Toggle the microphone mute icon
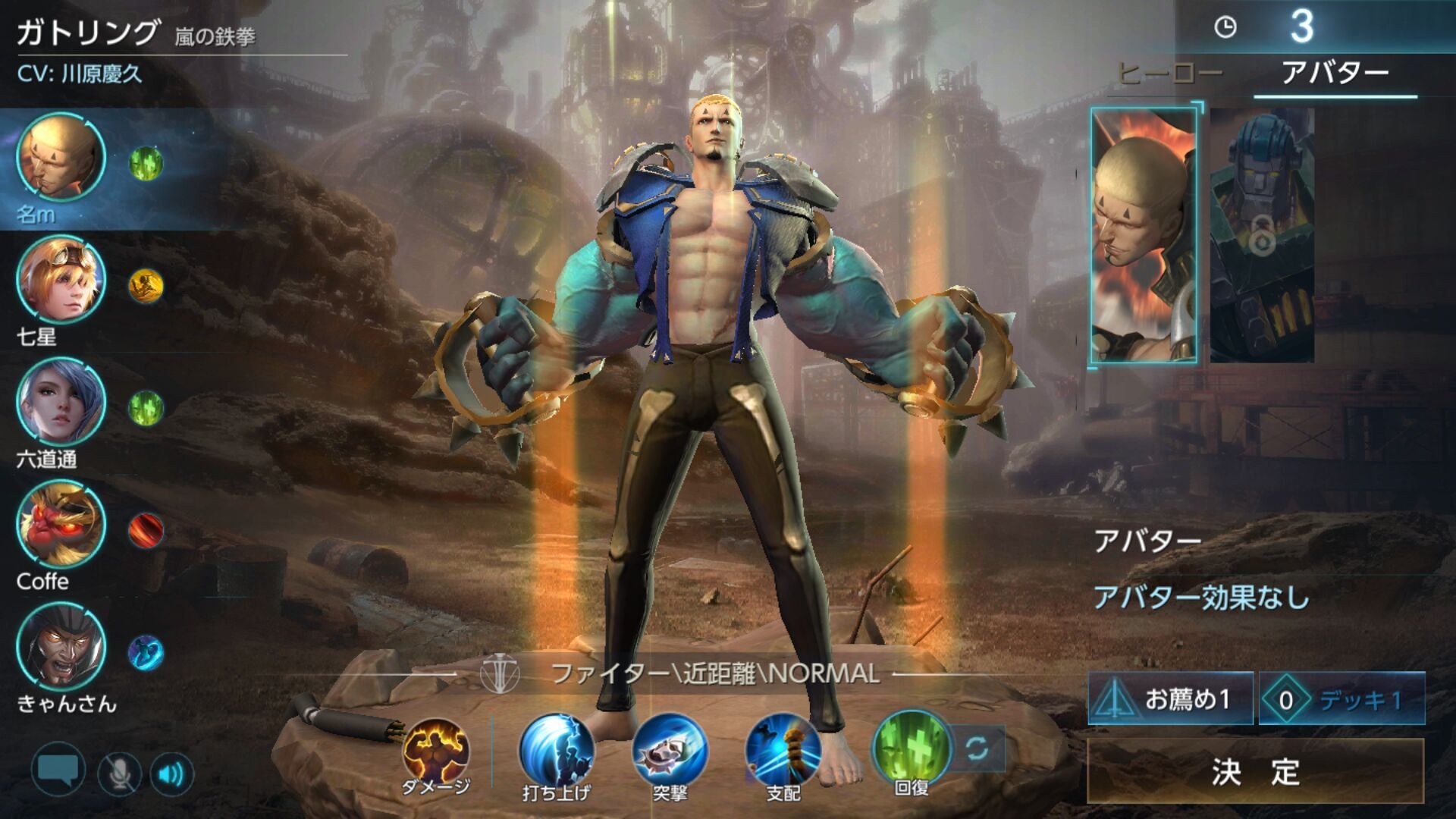The image size is (1456, 819). point(119,773)
